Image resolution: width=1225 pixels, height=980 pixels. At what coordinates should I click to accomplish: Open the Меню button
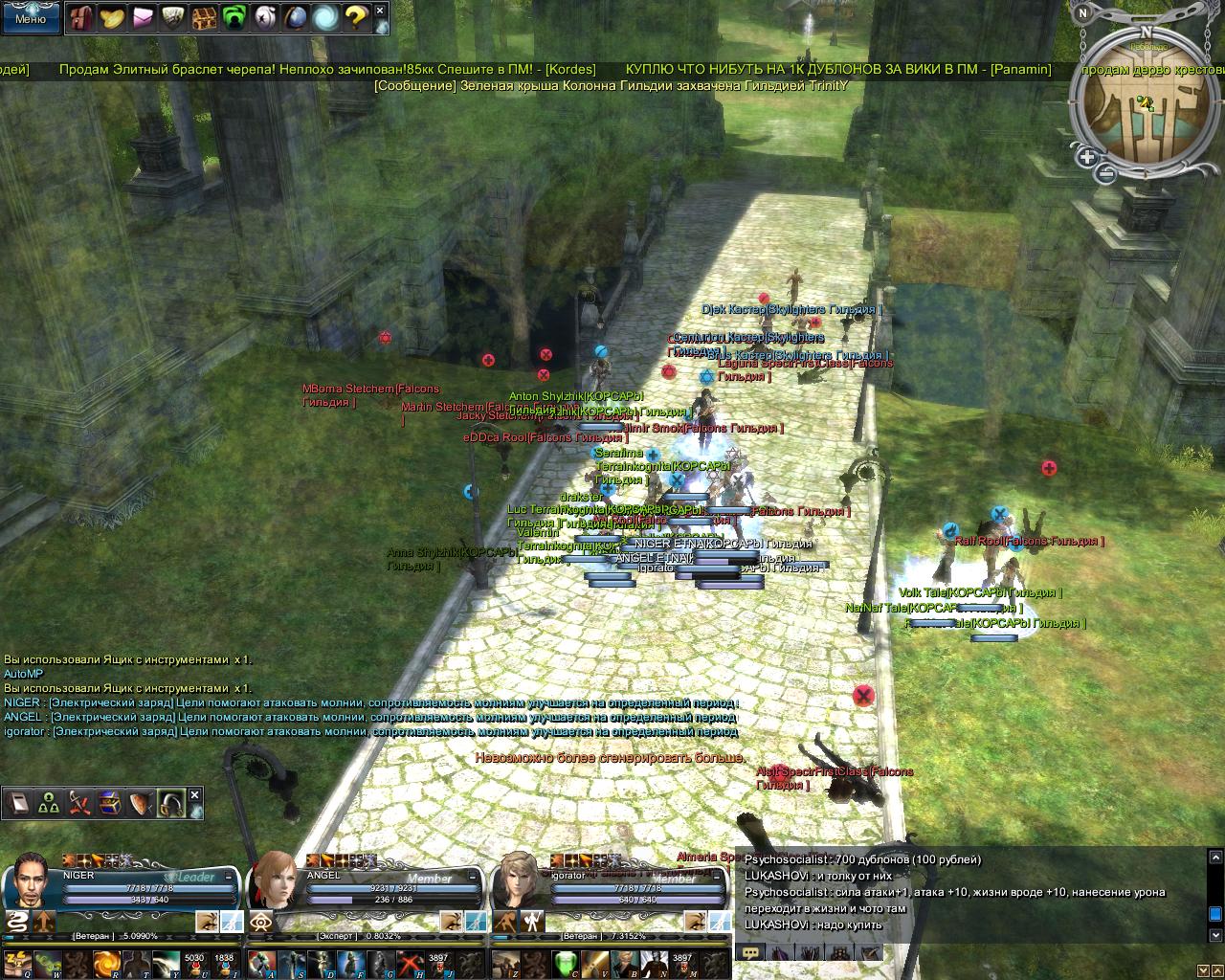[x=31, y=17]
